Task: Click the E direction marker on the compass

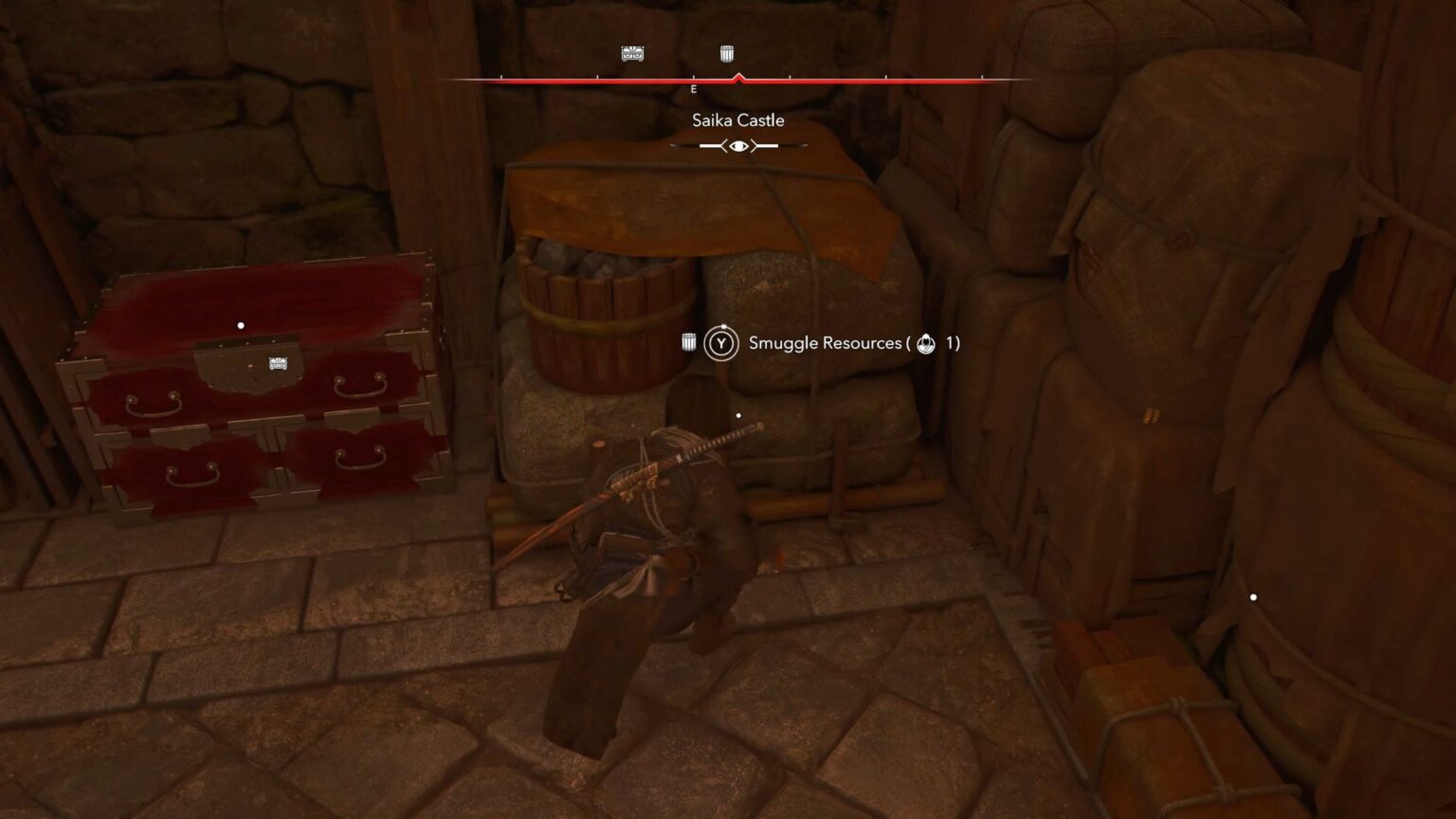Action: coord(693,88)
